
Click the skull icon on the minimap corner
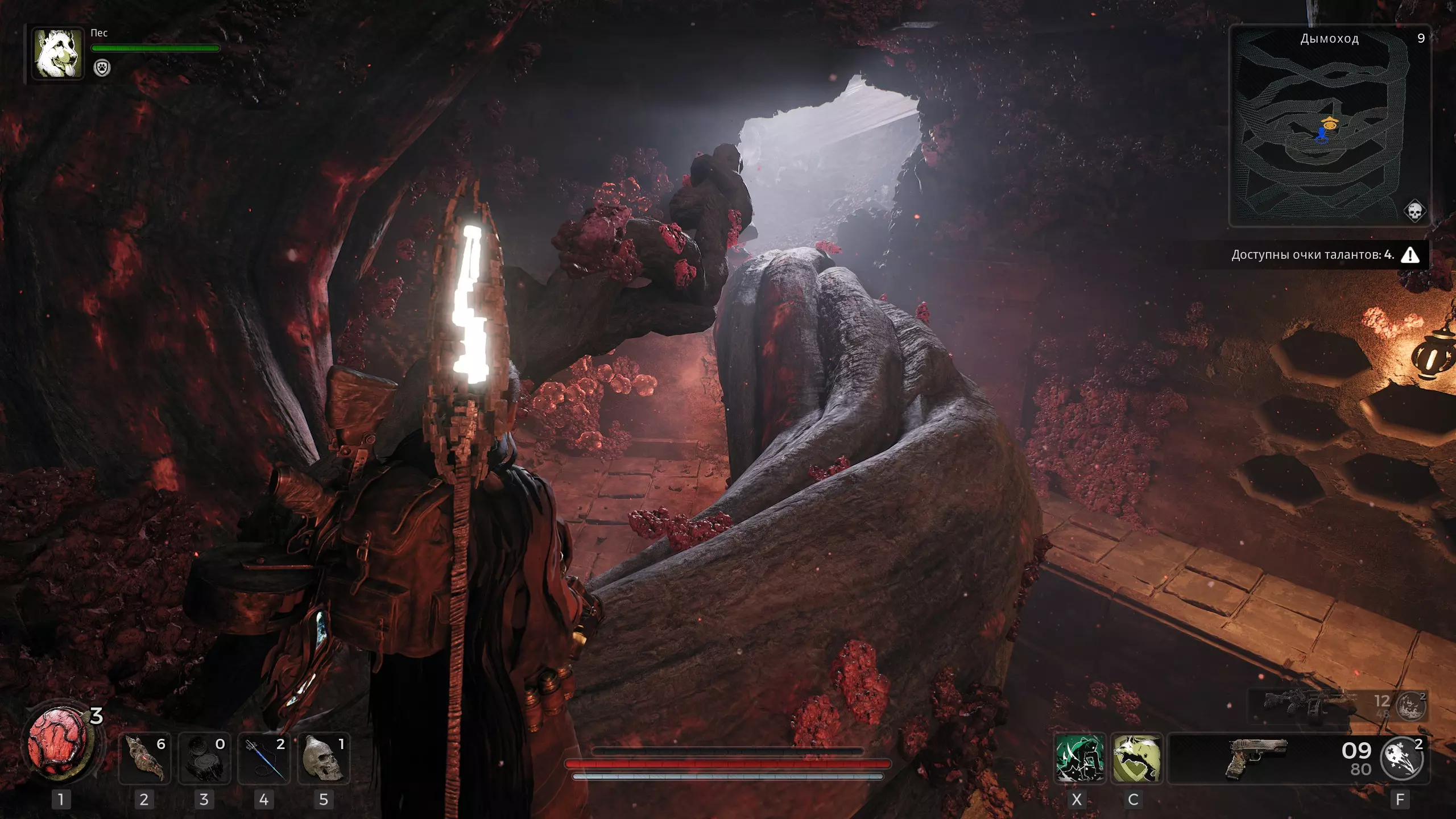click(1414, 211)
